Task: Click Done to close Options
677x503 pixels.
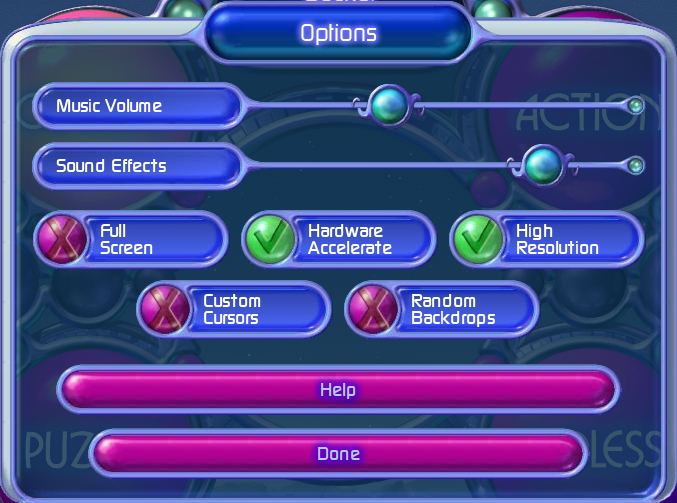Action: point(337,453)
